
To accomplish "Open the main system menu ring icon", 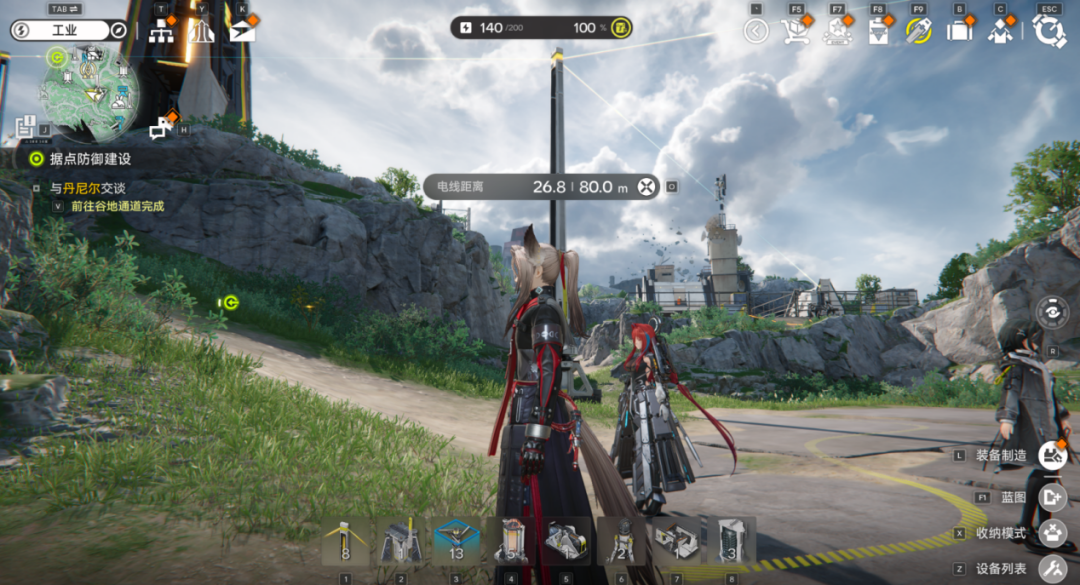I will [x=1049, y=31].
